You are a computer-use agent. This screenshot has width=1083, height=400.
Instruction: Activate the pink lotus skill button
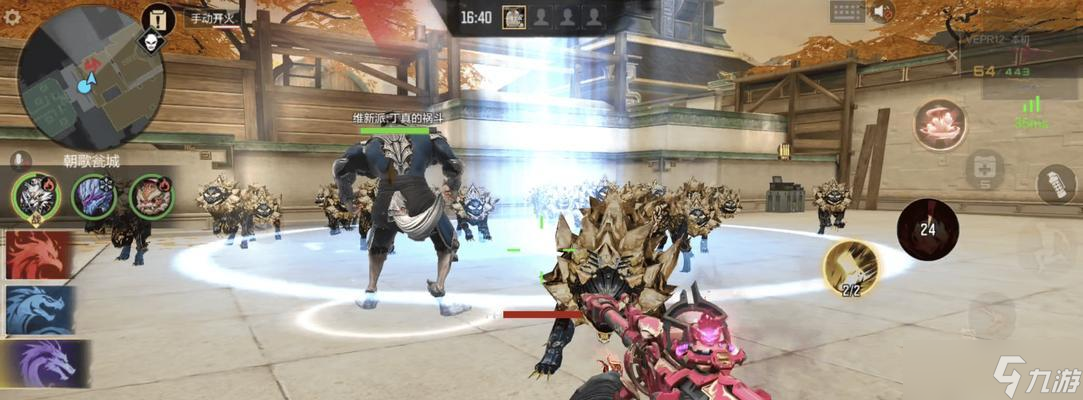coord(938,126)
